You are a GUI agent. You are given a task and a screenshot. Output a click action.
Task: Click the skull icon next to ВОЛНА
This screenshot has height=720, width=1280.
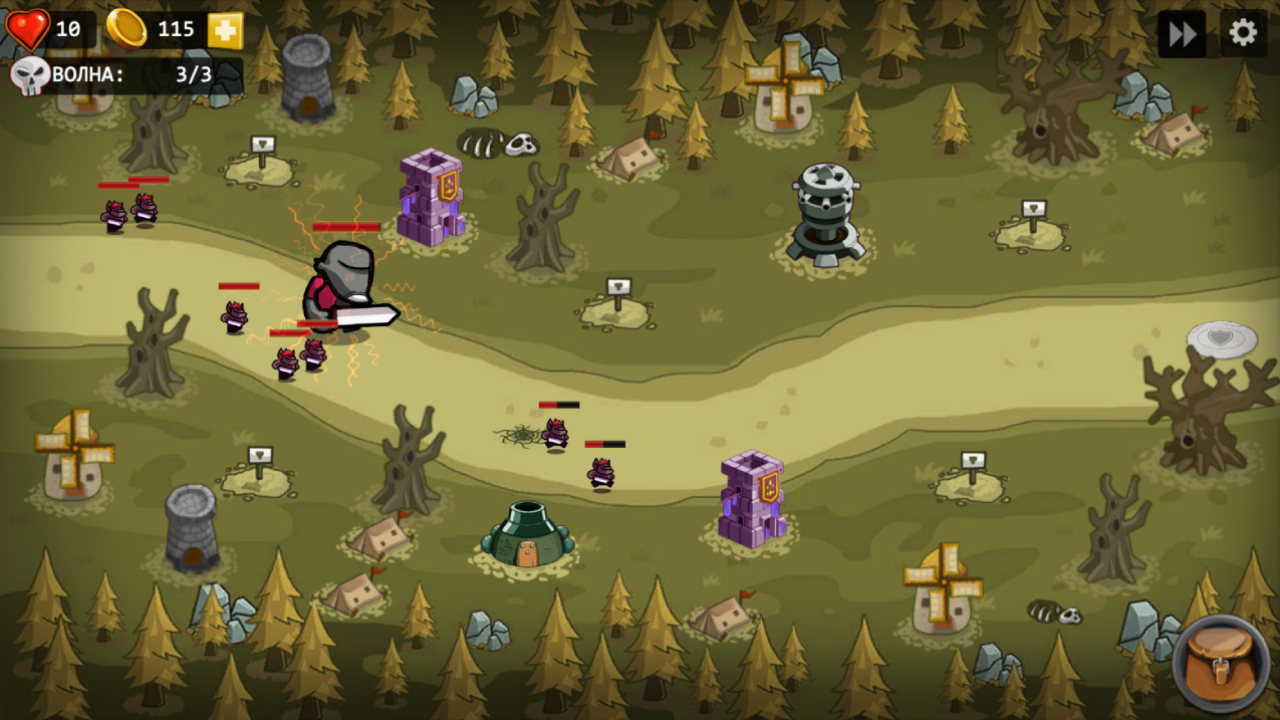(31, 75)
